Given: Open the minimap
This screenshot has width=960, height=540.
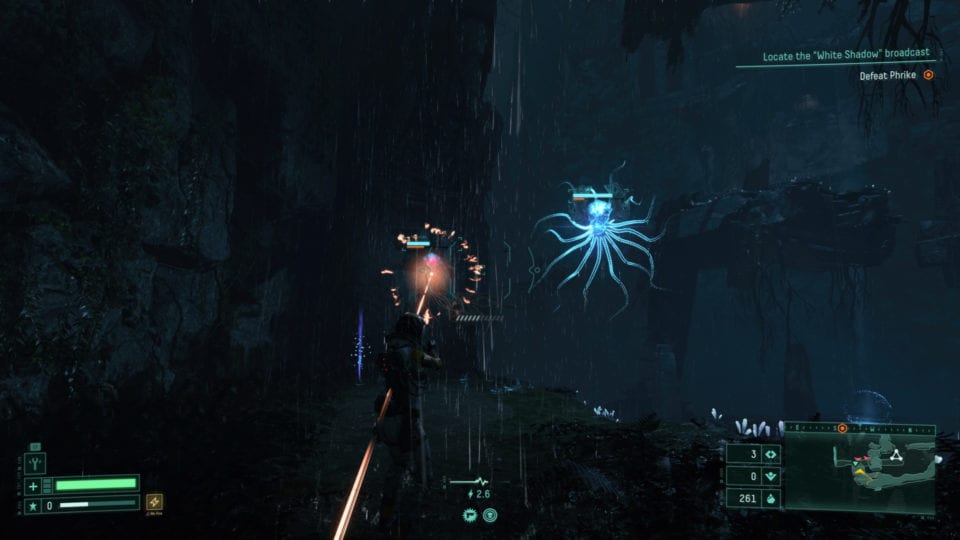Looking at the screenshot, I should [860, 468].
